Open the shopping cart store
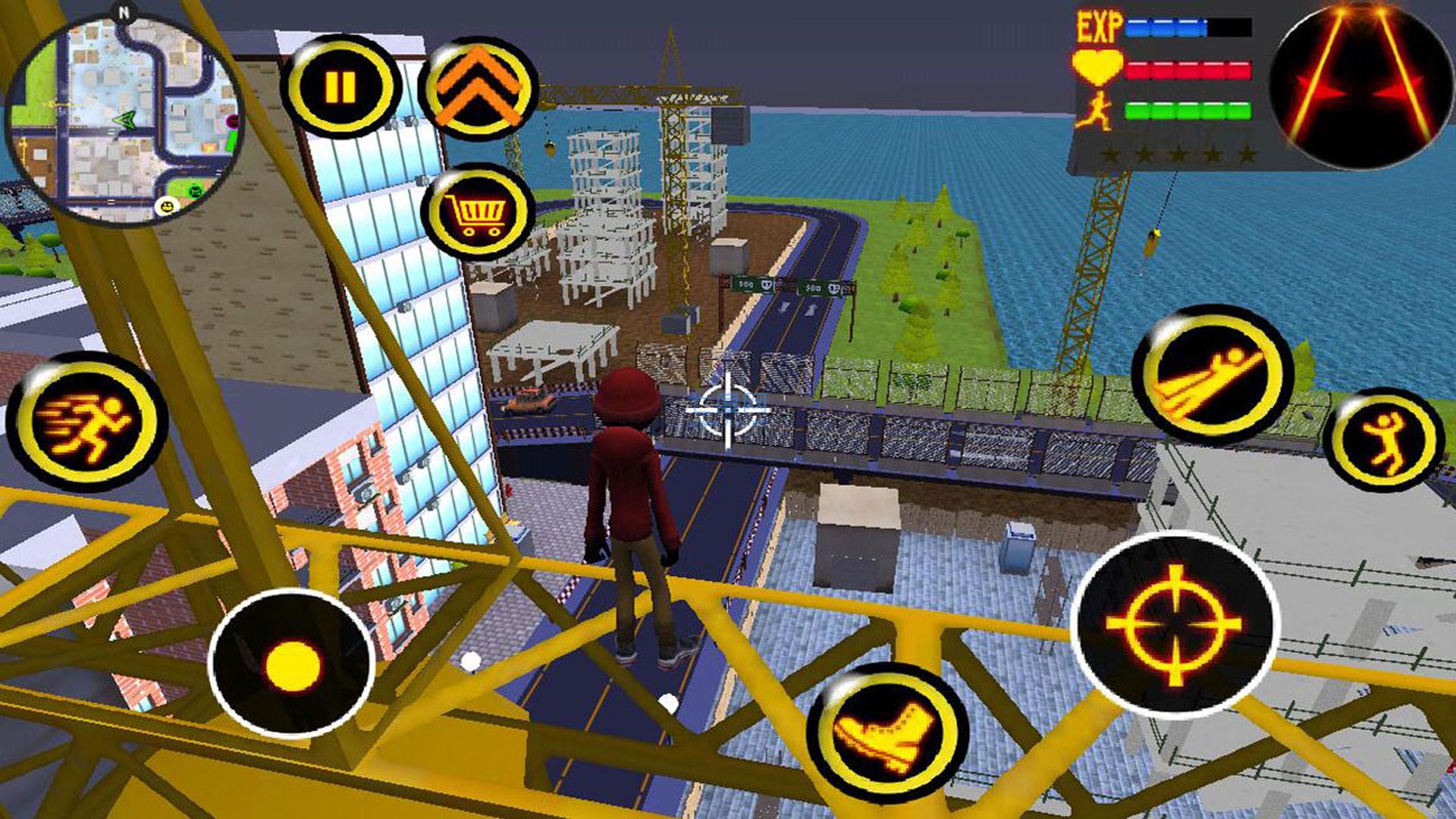This screenshot has height=819, width=1456. pyautogui.click(x=478, y=212)
